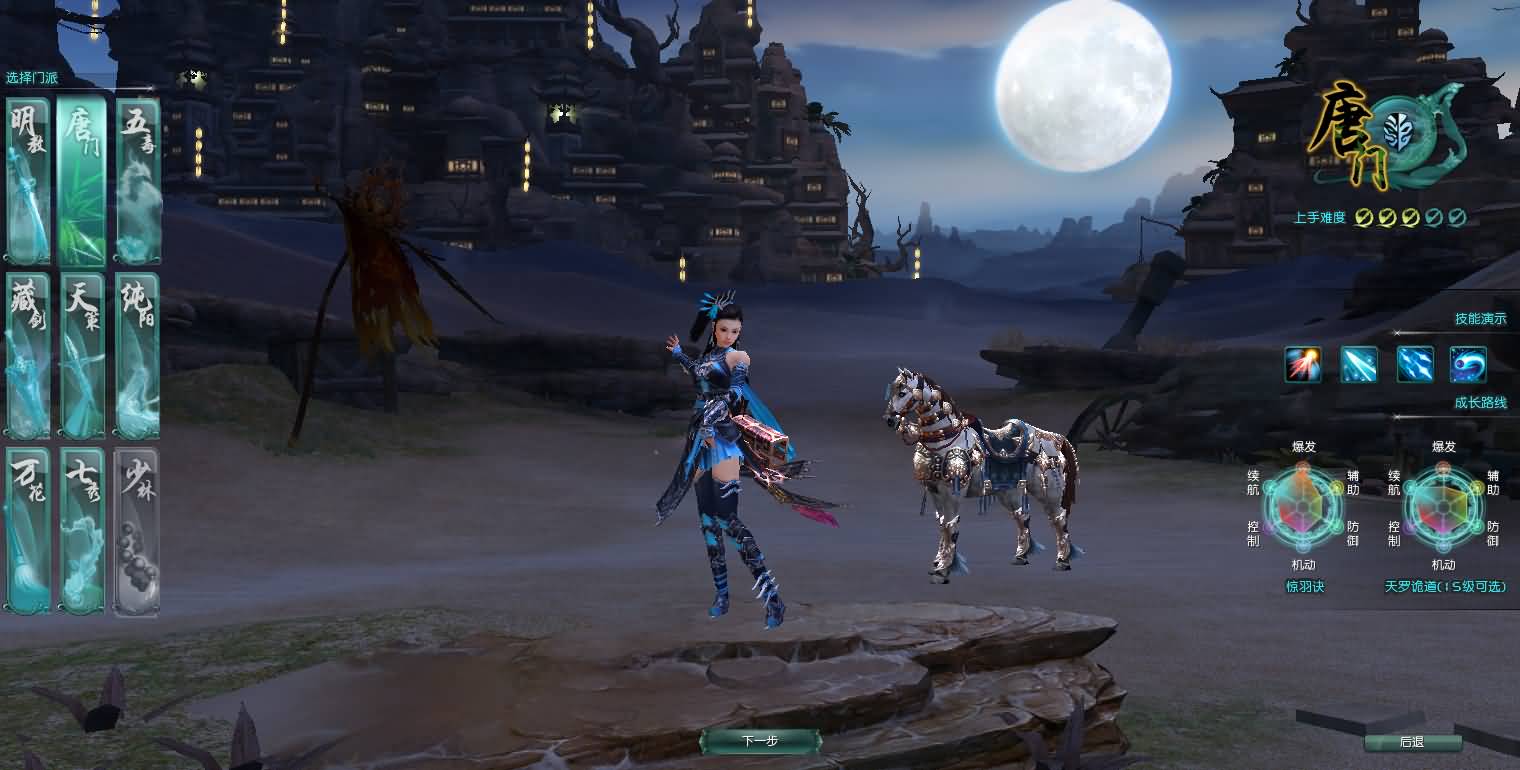Select the 明教 school icon

[x=26, y=180]
